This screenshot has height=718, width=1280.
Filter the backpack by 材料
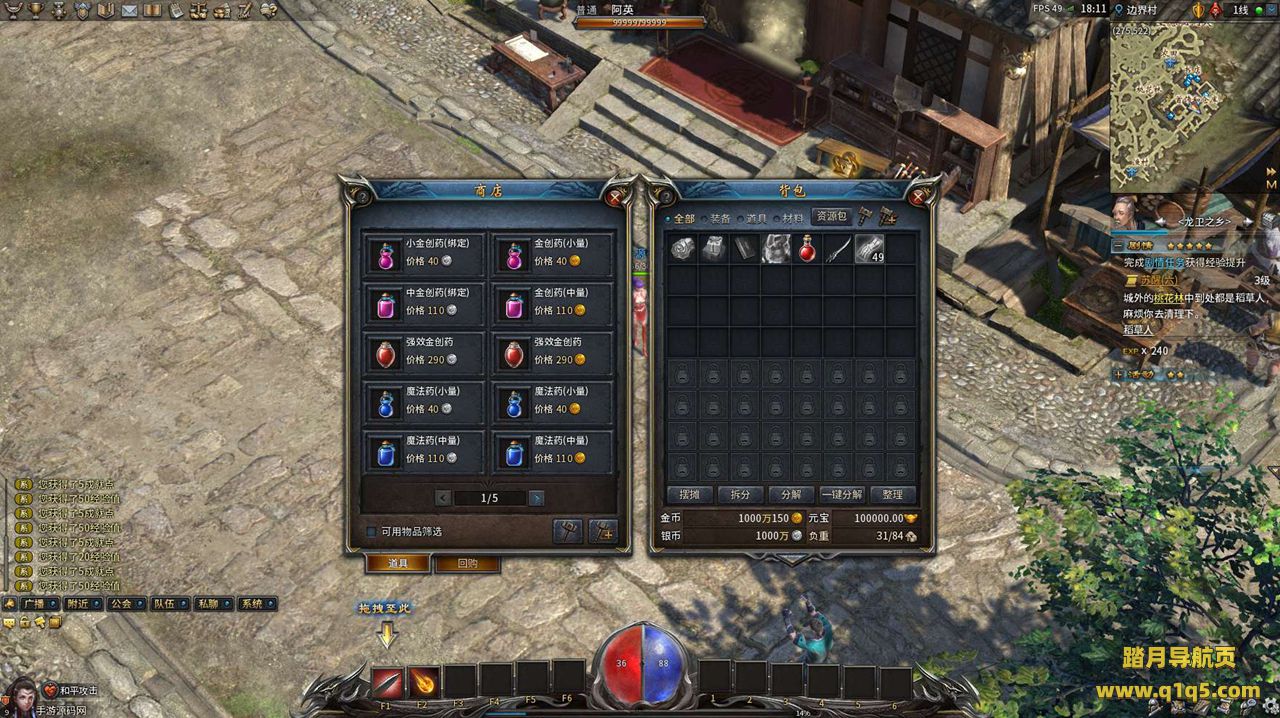tap(792, 218)
